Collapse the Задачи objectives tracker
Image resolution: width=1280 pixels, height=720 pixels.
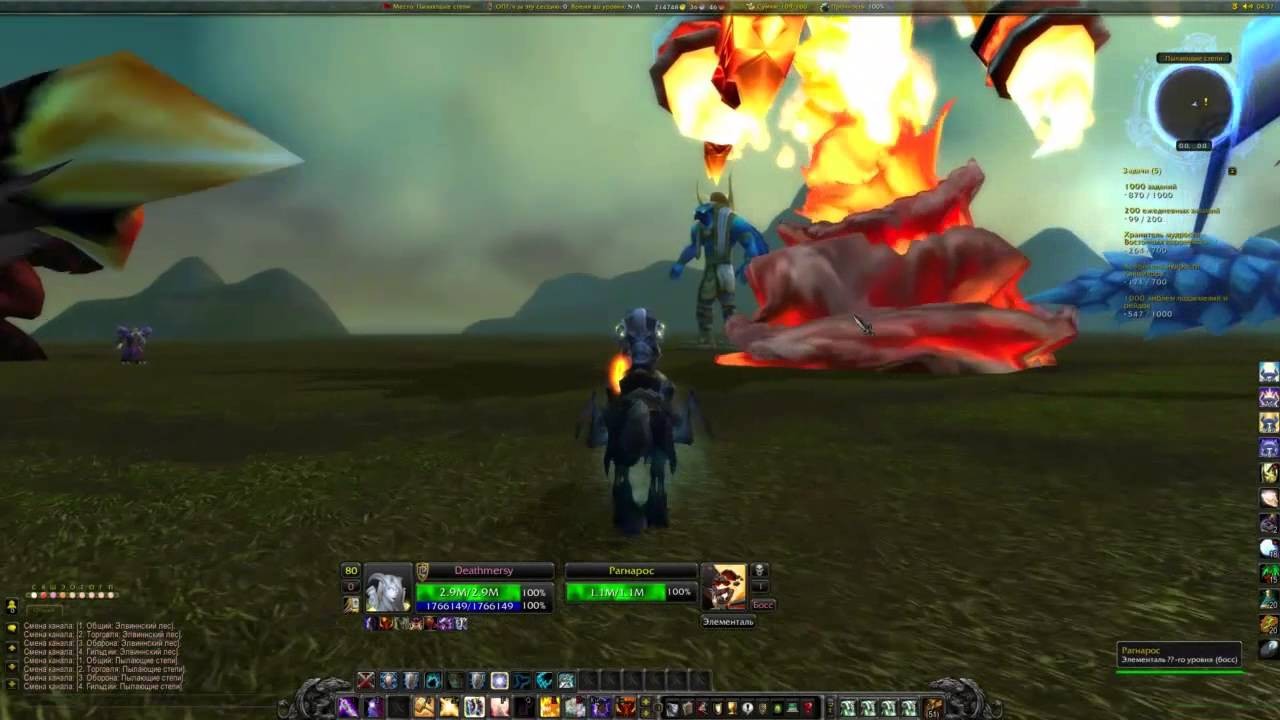(x=1232, y=171)
